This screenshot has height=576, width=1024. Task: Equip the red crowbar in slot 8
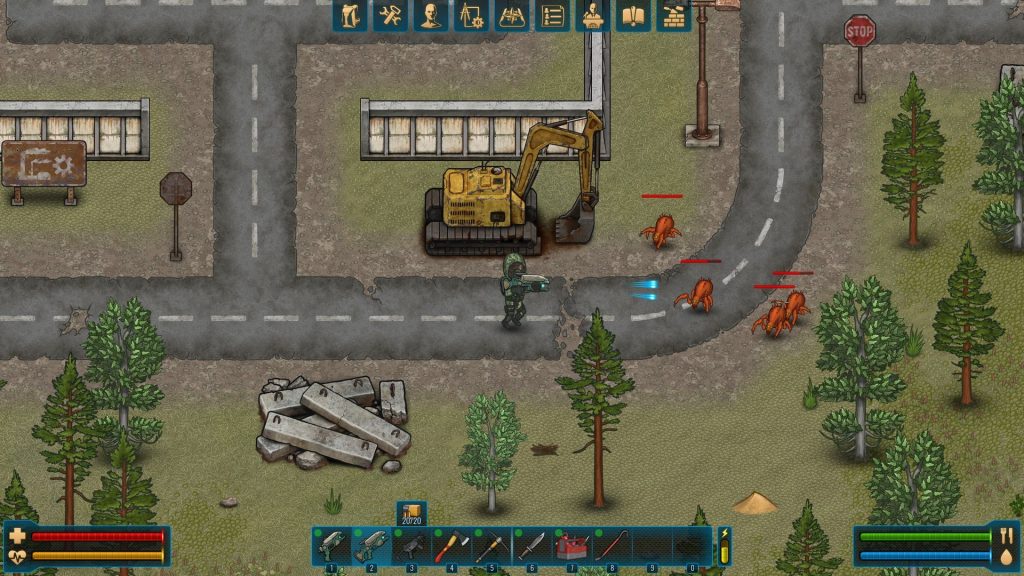(x=611, y=546)
